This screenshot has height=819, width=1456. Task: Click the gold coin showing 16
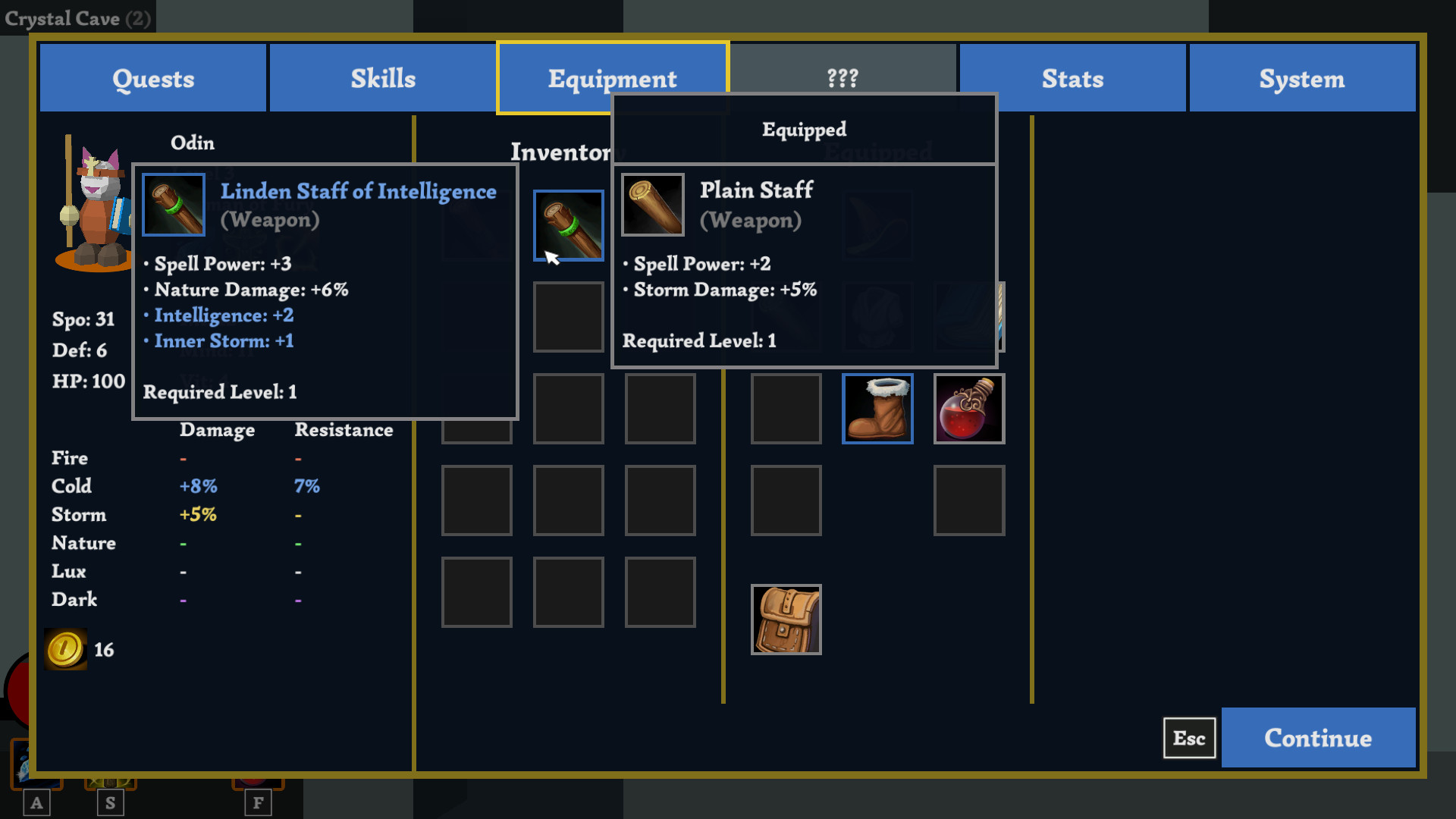66,648
